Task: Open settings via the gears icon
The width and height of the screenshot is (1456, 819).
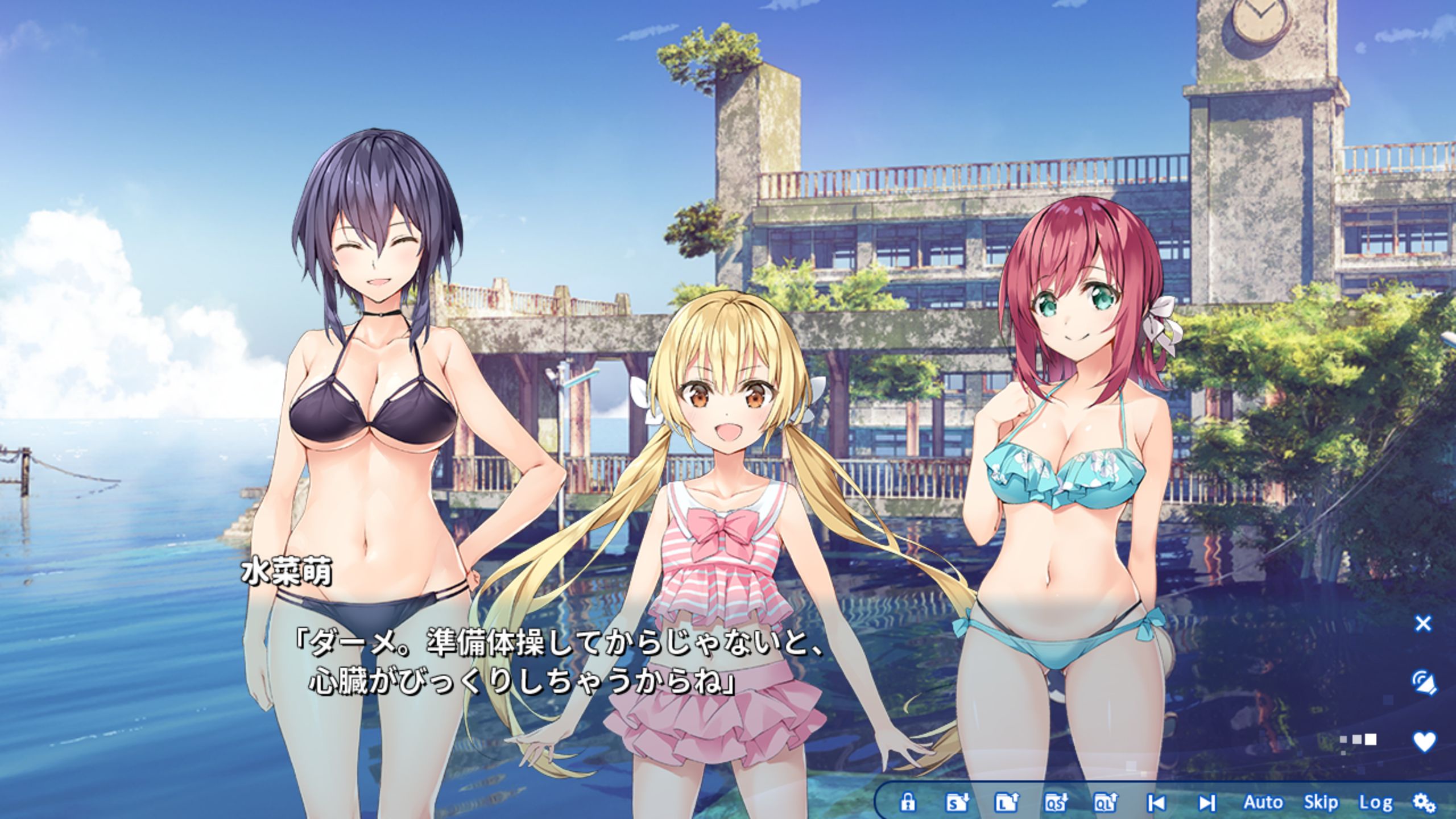Action: pyautogui.click(x=1424, y=803)
